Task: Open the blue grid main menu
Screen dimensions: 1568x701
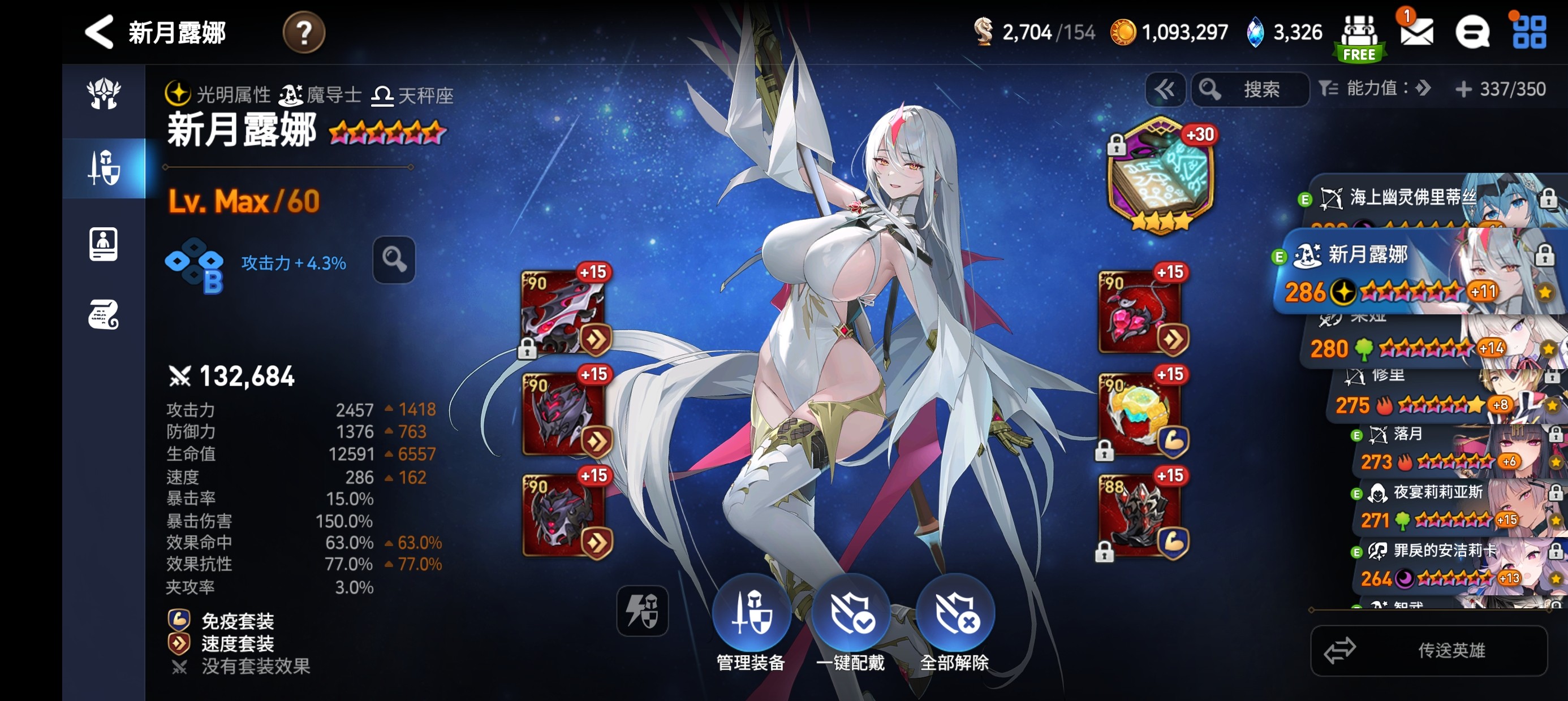Action: point(1528,32)
